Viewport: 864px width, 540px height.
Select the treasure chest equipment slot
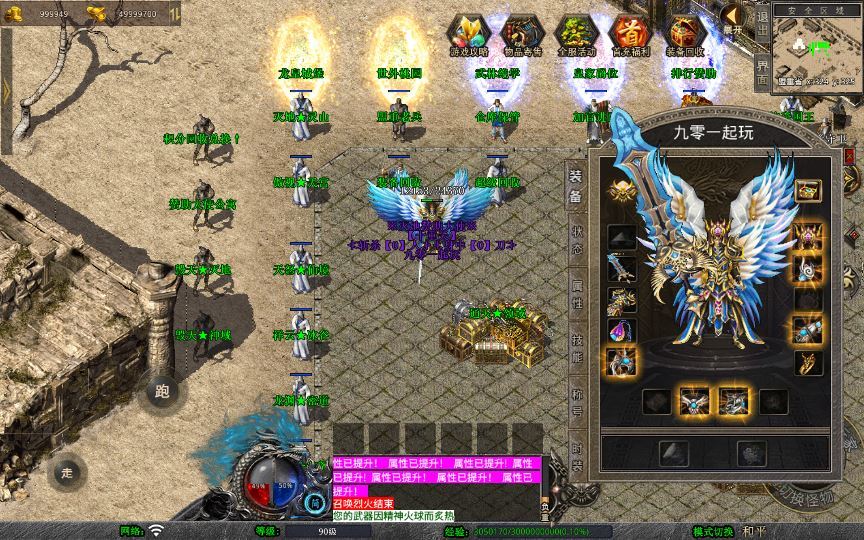pyautogui.click(x=808, y=189)
